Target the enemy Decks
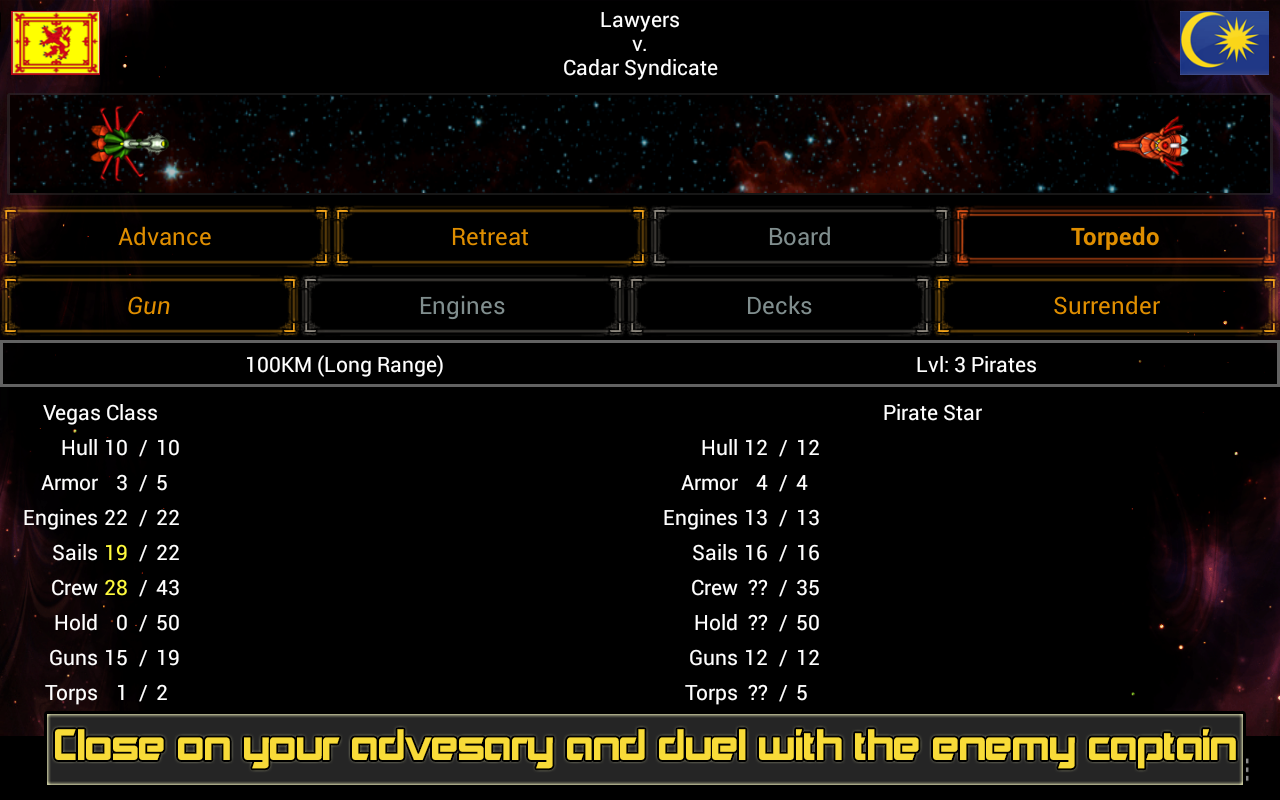 779,305
